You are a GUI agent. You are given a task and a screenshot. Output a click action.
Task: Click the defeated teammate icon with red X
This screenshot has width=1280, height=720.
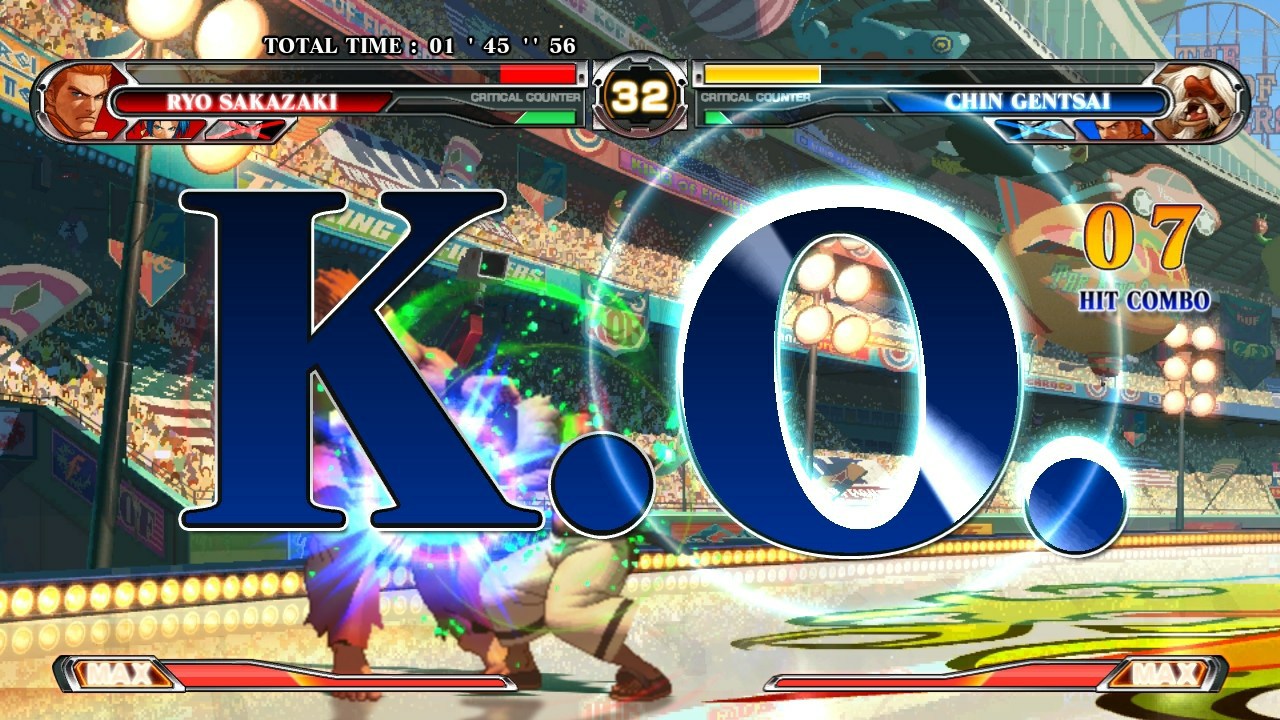(x=250, y=127)
